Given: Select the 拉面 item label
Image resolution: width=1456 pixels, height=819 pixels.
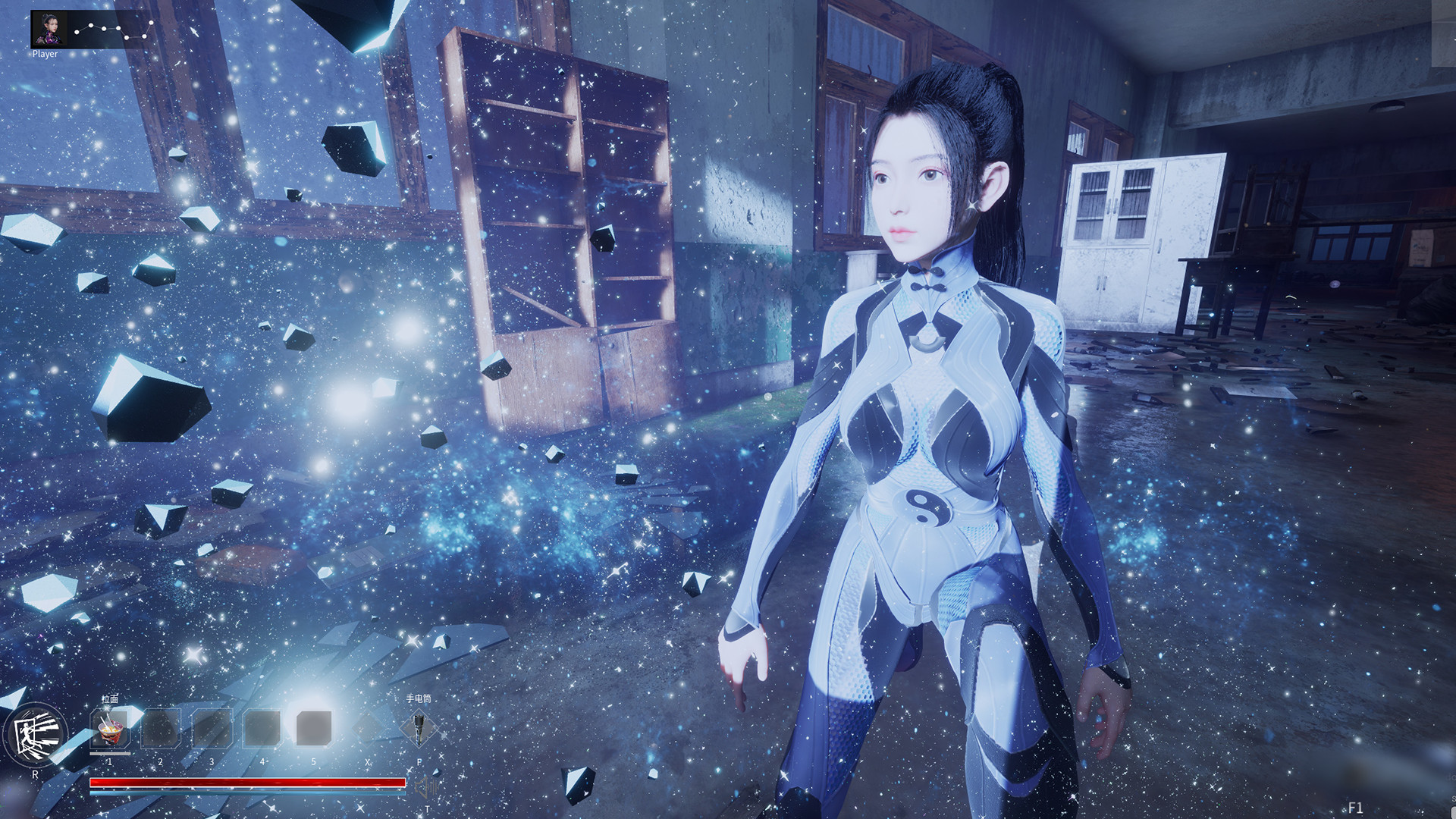Looking at the screenshot, I should (x=110, y=700).
